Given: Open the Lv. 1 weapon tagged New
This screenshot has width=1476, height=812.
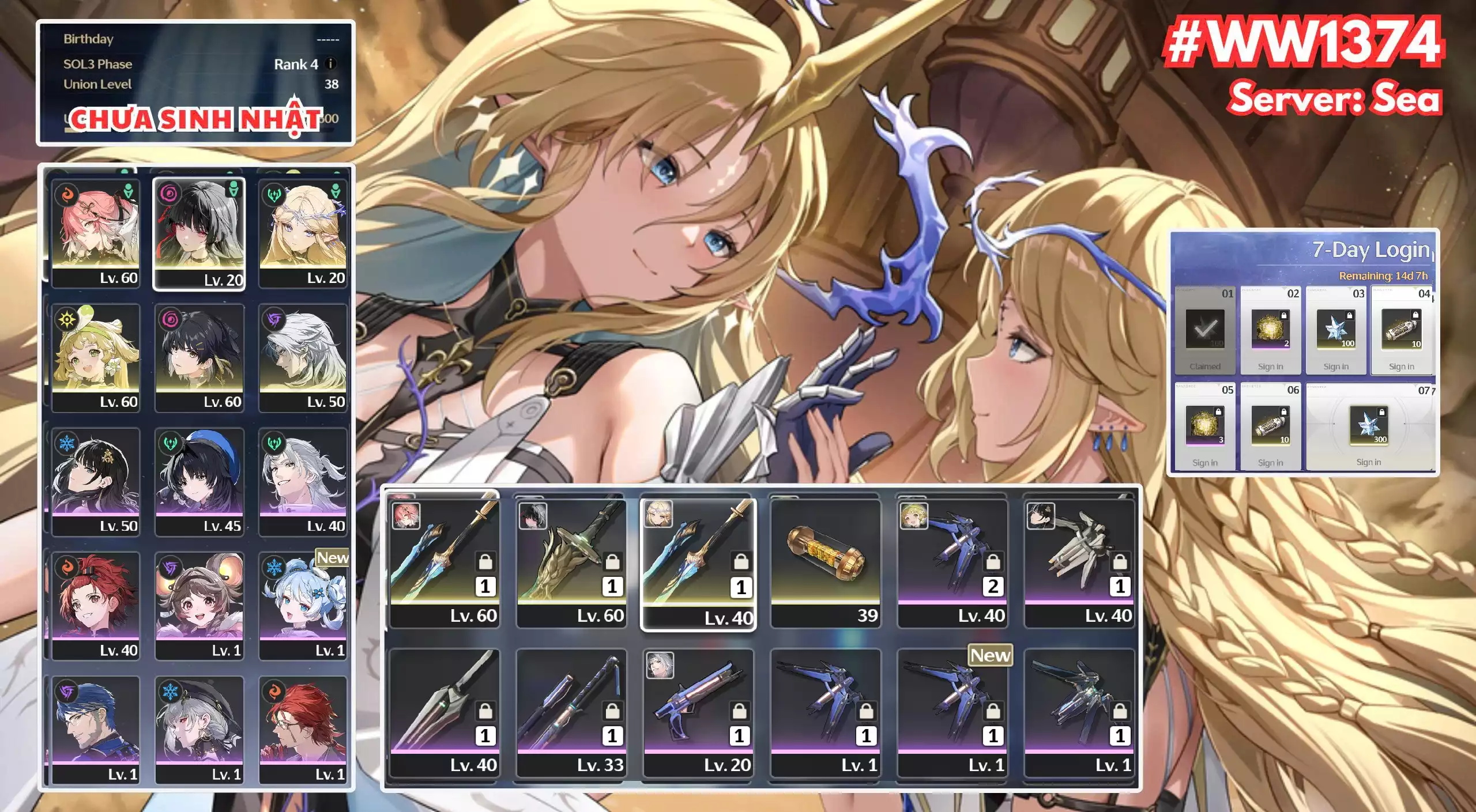Looking at the screenshot, I should click(x=952, y=713).
